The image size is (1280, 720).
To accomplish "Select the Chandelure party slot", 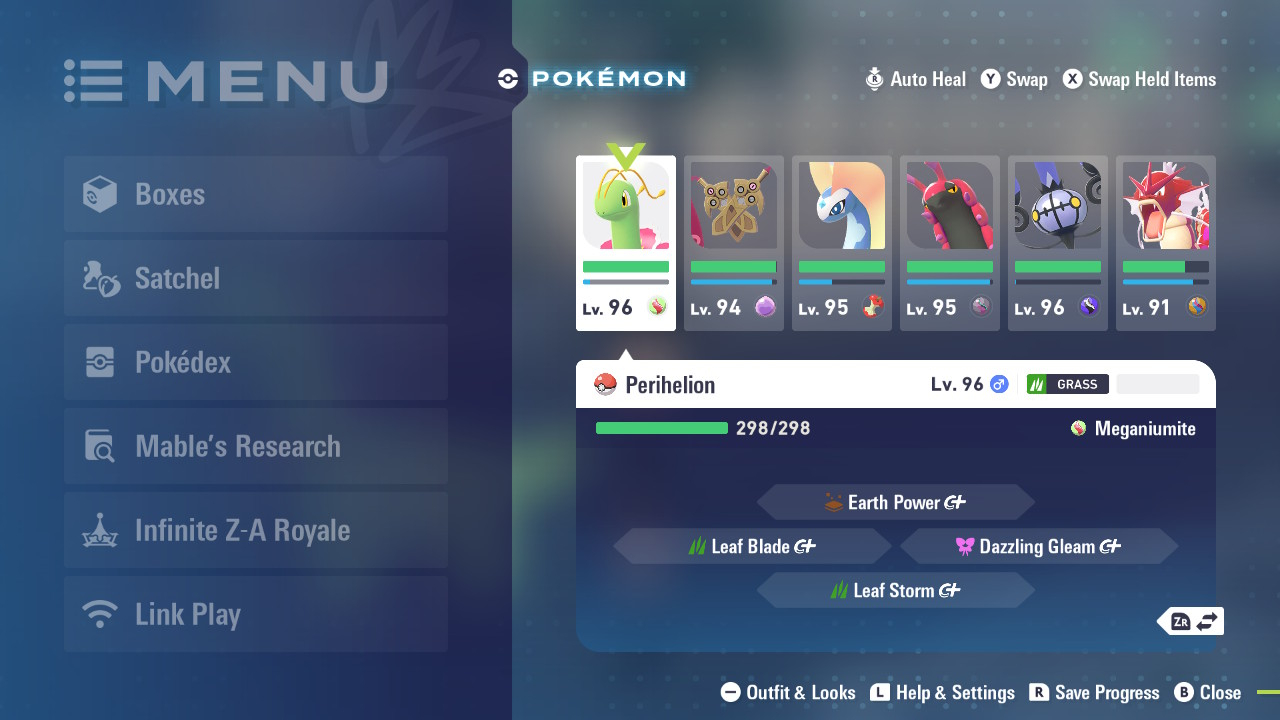I will tap(1058, 243).
